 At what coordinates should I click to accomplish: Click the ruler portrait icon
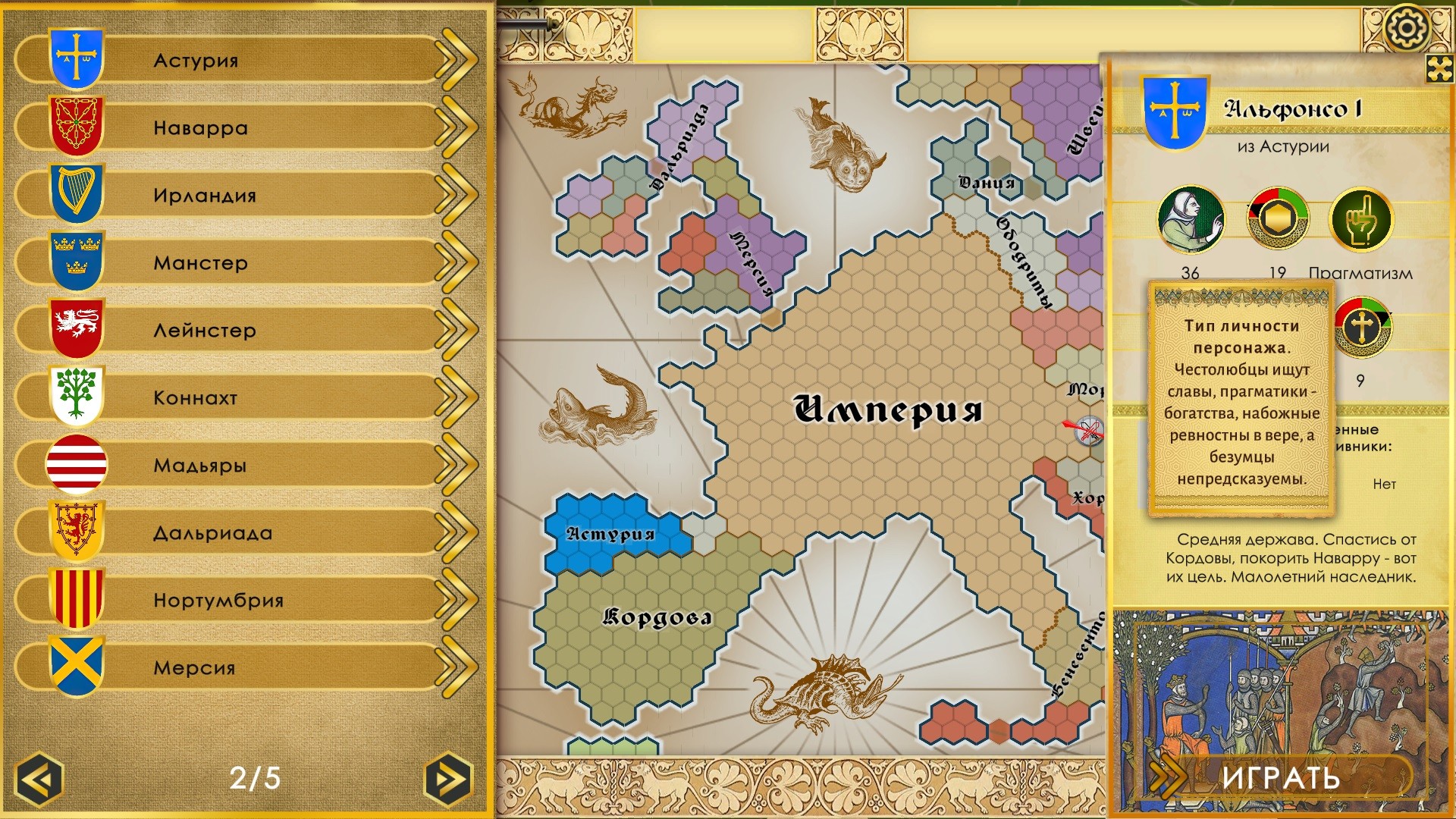(x=1191, y=220)
